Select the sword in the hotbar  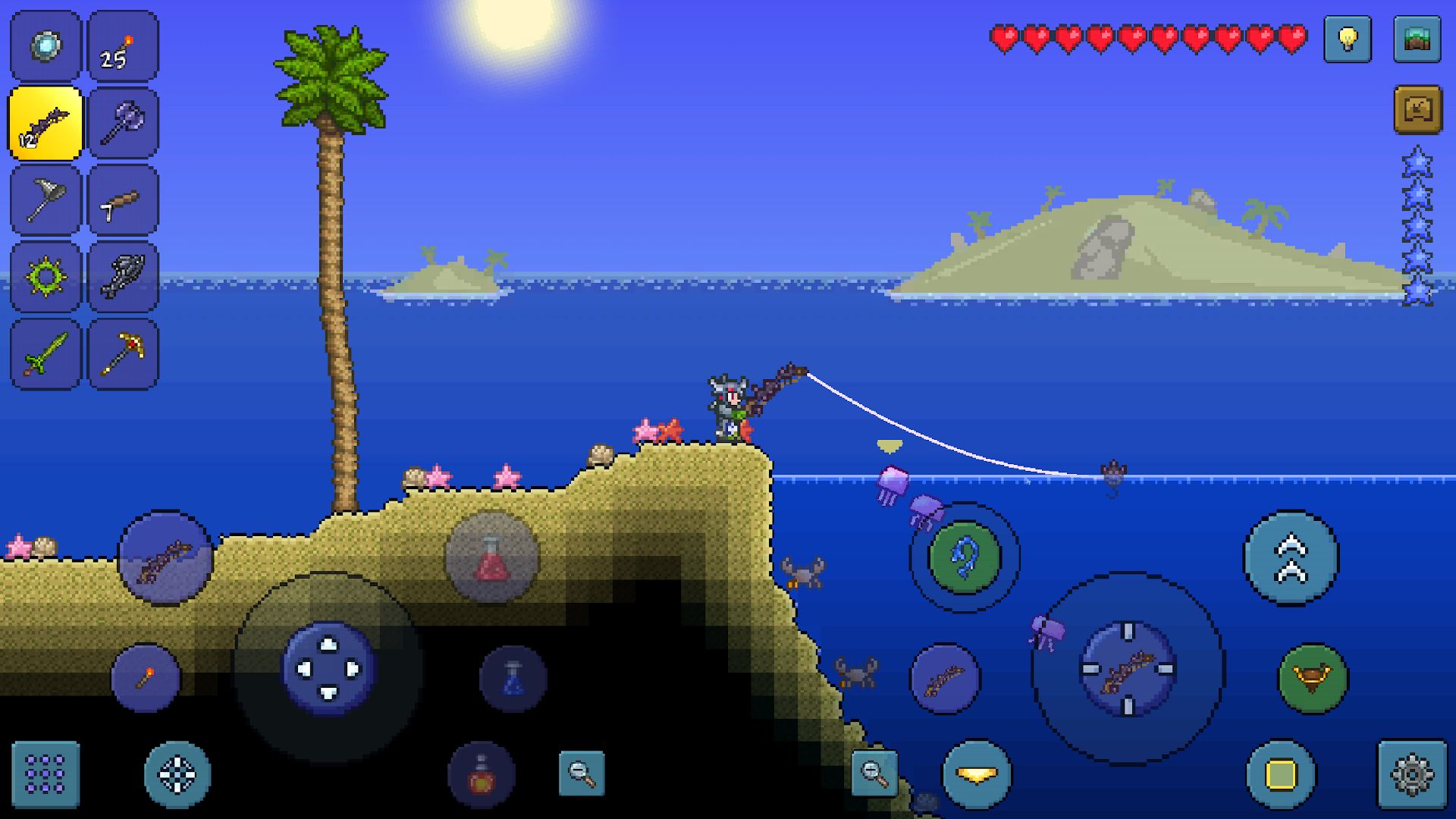(x=45, y=353)
